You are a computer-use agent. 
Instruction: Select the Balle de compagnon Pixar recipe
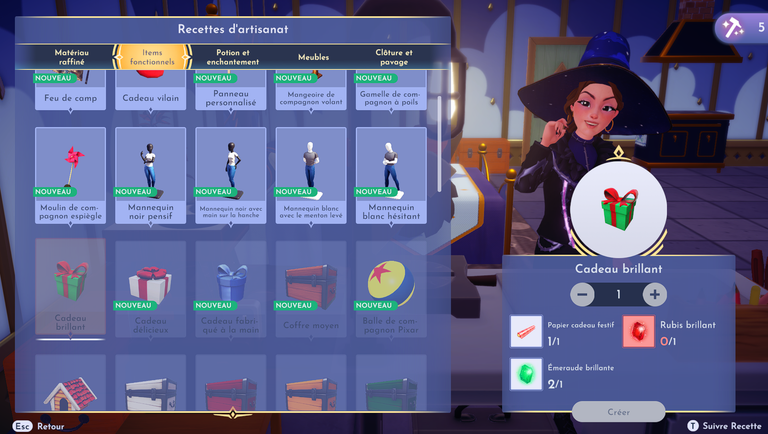(390, 288)
